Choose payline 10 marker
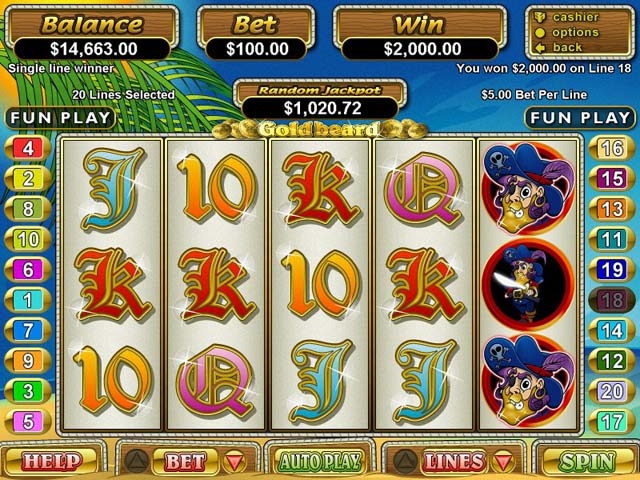 27,239
